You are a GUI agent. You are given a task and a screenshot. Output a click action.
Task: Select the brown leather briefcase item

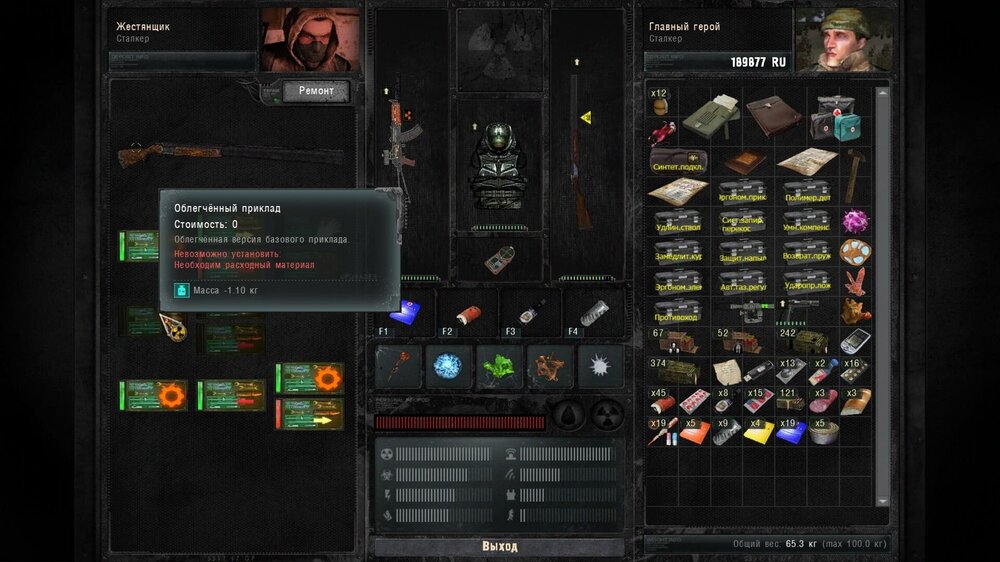[772, 115]
